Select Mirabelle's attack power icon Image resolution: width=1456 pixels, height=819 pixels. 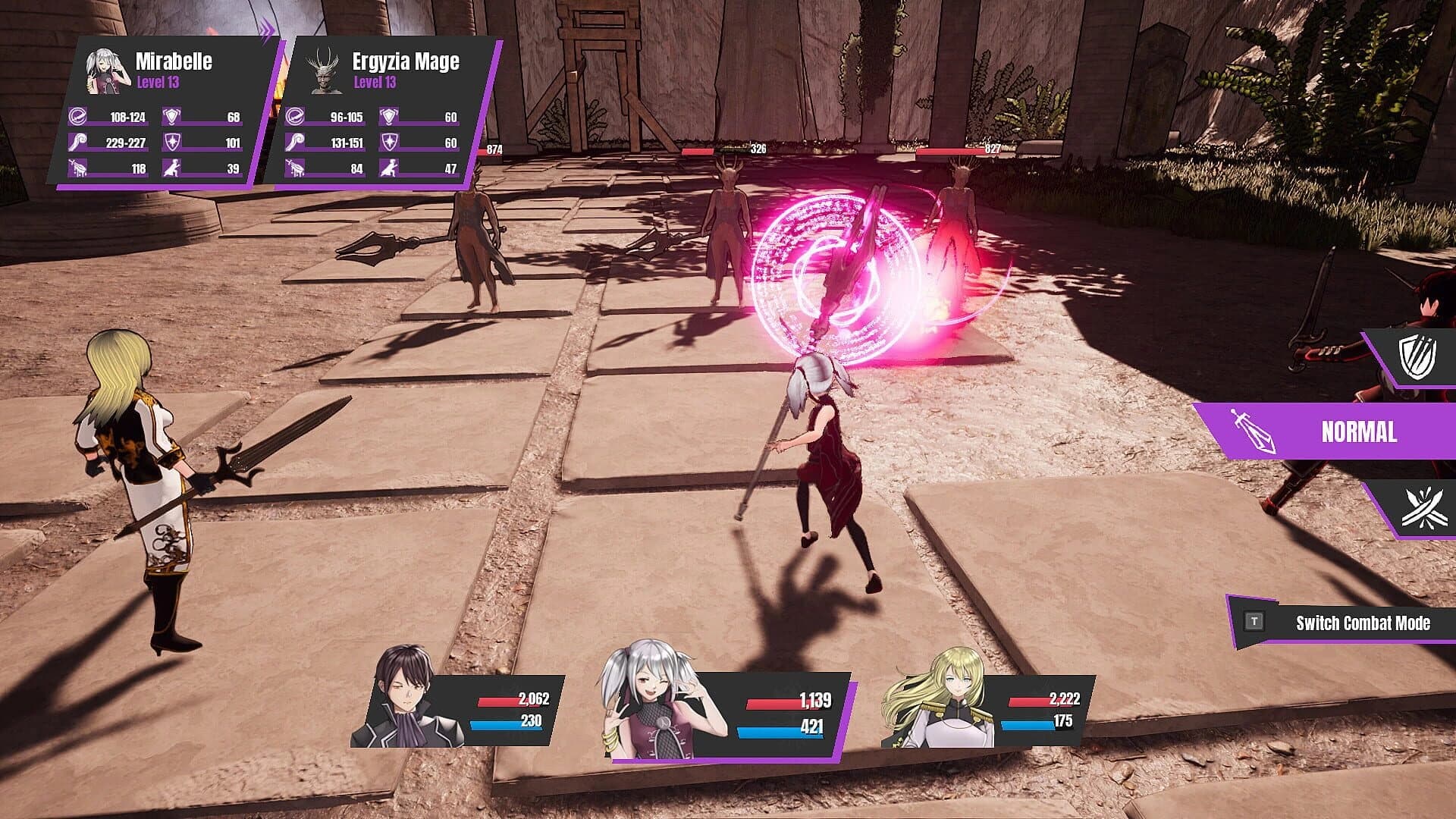coord(76,118)
